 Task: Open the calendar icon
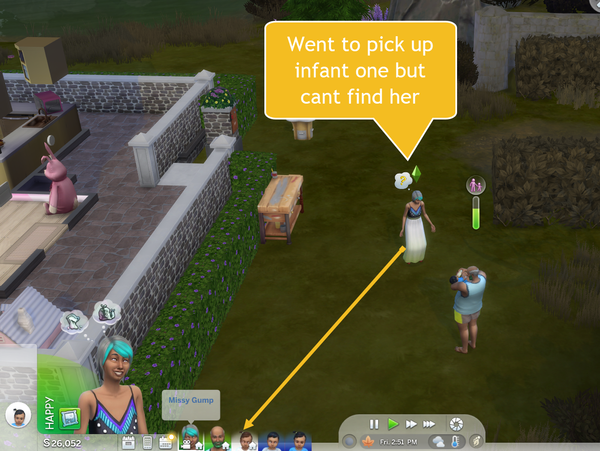(x=130, y=441)
